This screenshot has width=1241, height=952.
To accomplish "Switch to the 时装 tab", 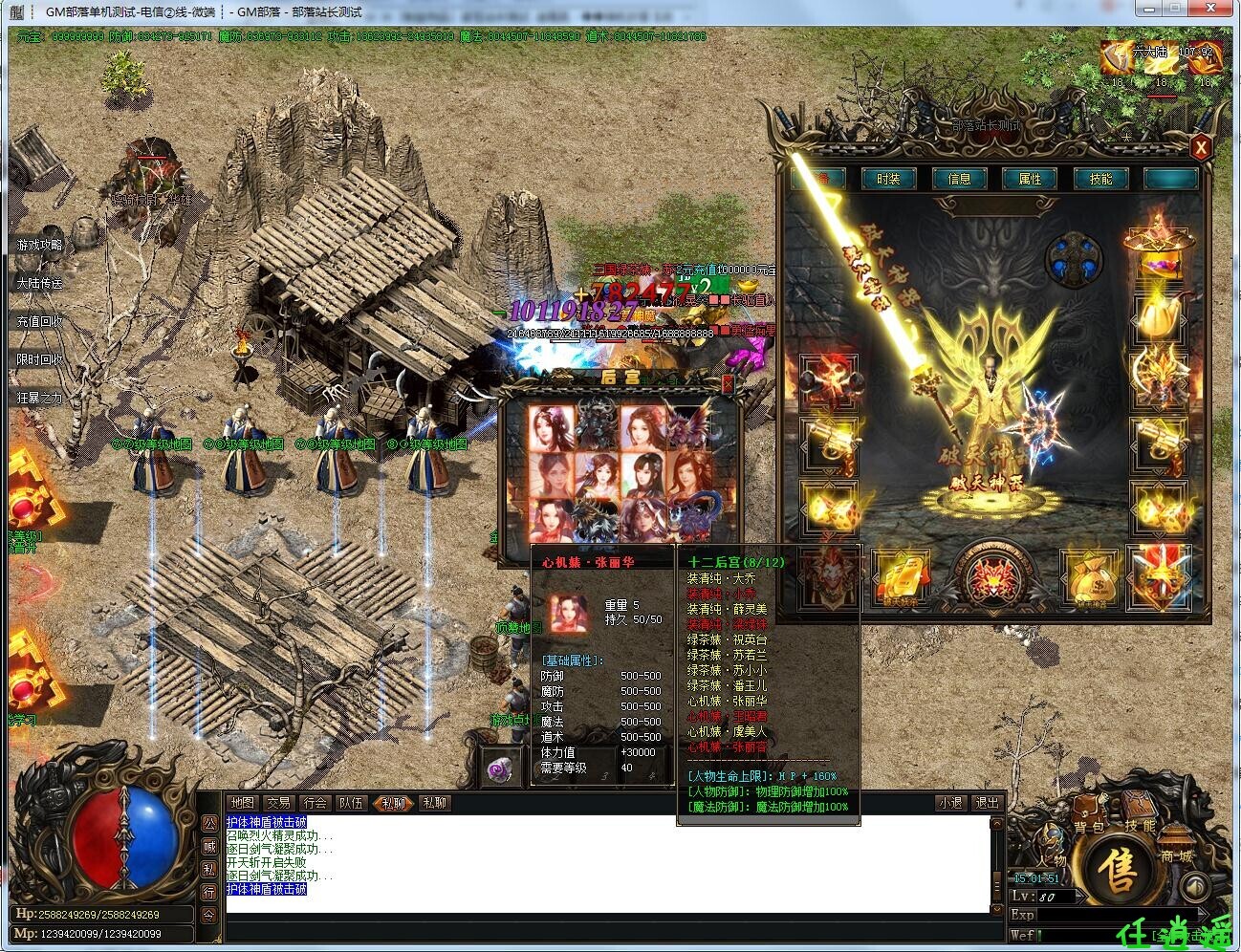I will pyautogui.click(x=887, y=179).
